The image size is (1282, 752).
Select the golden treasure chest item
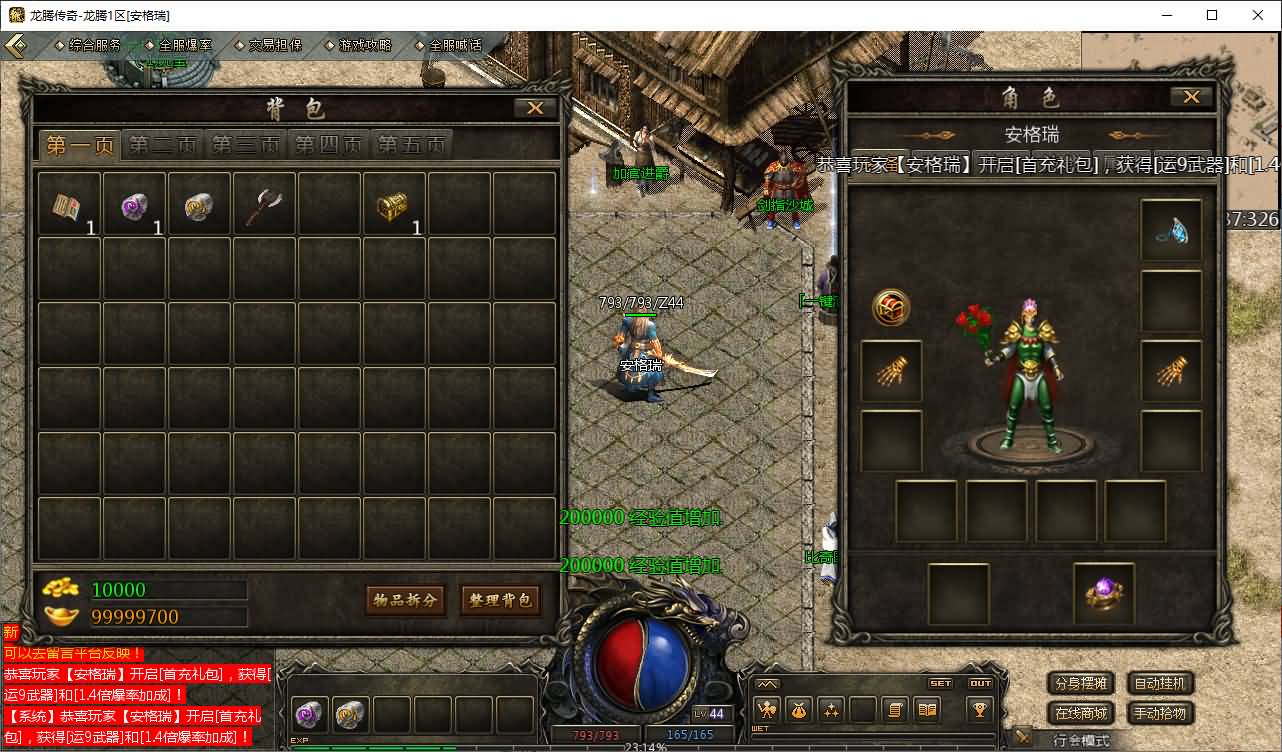[x=393, y=205]
